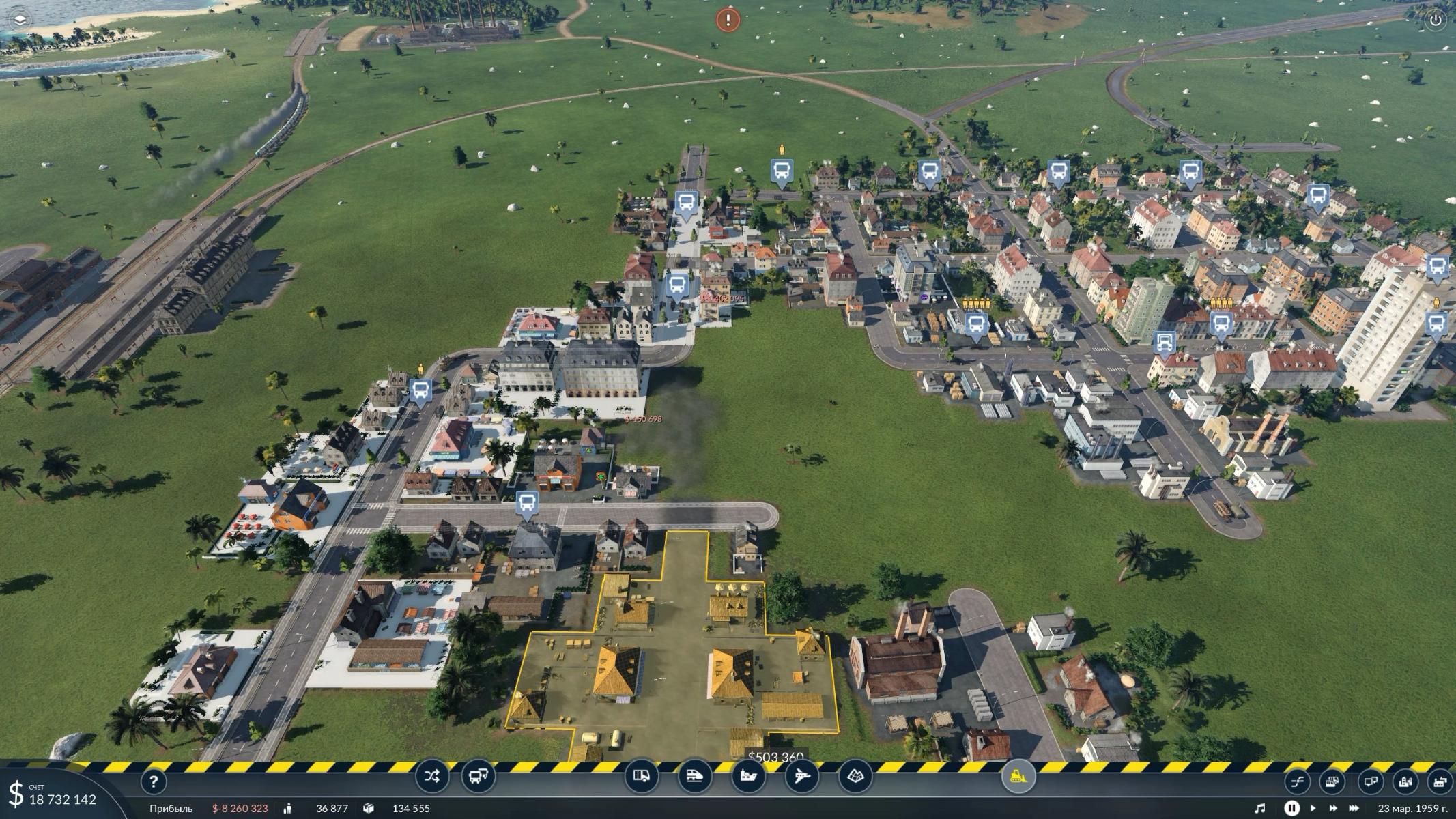Open the layers menu icon
The image size is (1456, 819).
(20, 20)
